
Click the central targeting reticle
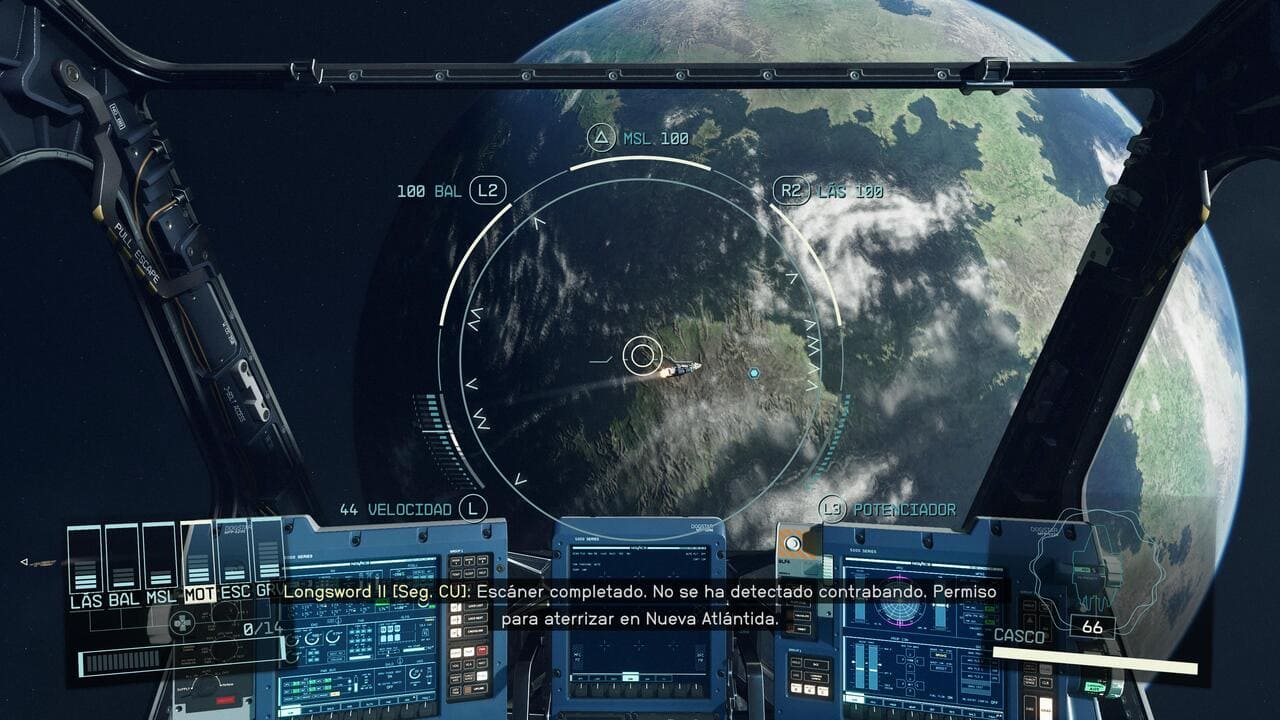pyautogui.click(x=642, y=354)
